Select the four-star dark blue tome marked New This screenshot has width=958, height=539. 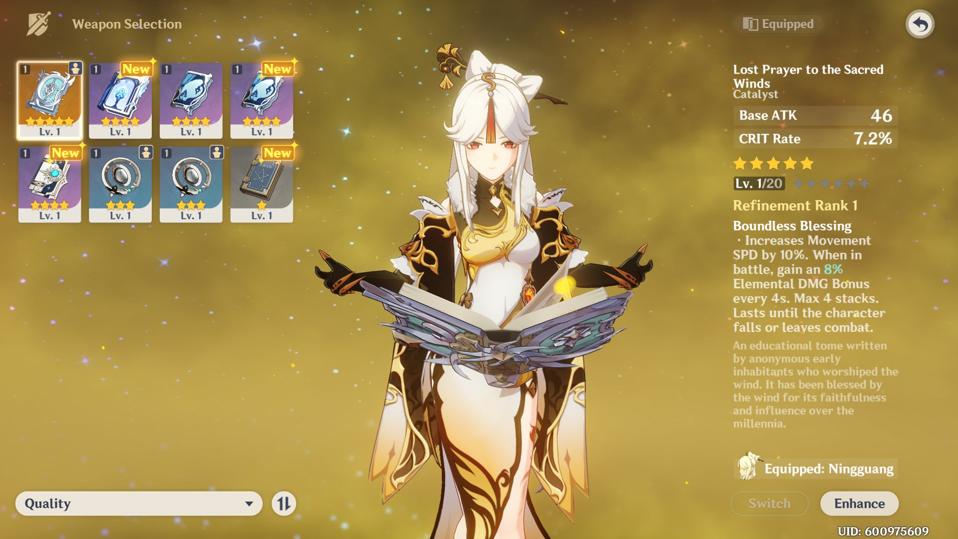point(261,99)
